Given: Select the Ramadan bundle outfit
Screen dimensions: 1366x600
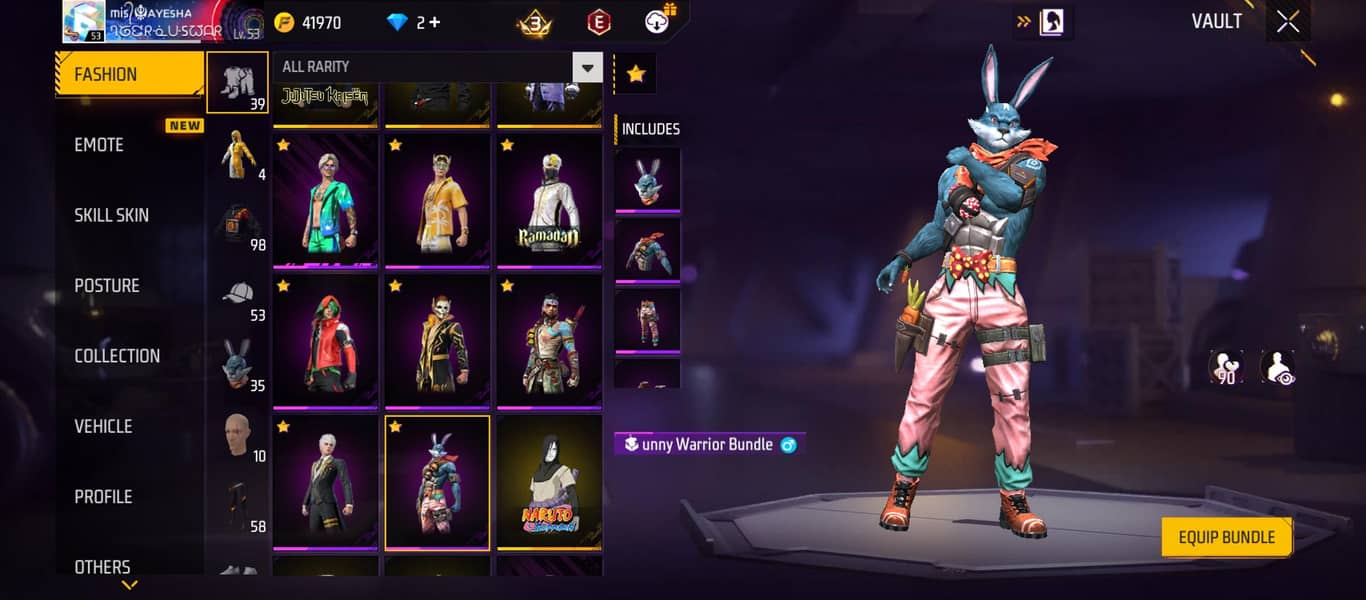Looking at the screenshot, I should click(548, 202).
